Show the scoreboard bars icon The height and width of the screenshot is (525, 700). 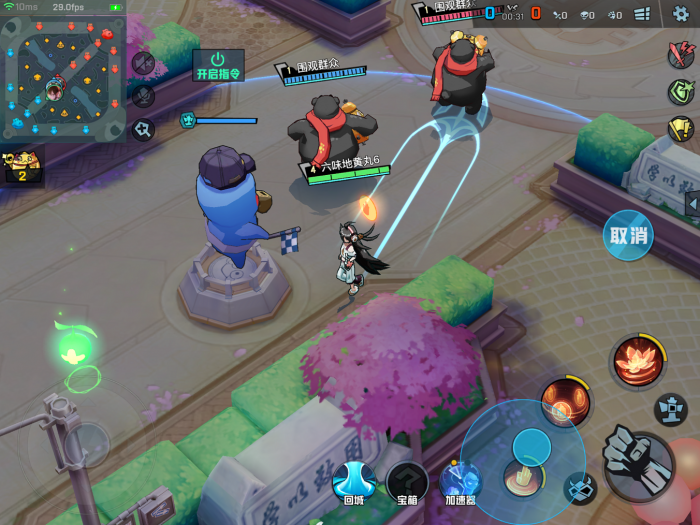[x=642, y=14]
